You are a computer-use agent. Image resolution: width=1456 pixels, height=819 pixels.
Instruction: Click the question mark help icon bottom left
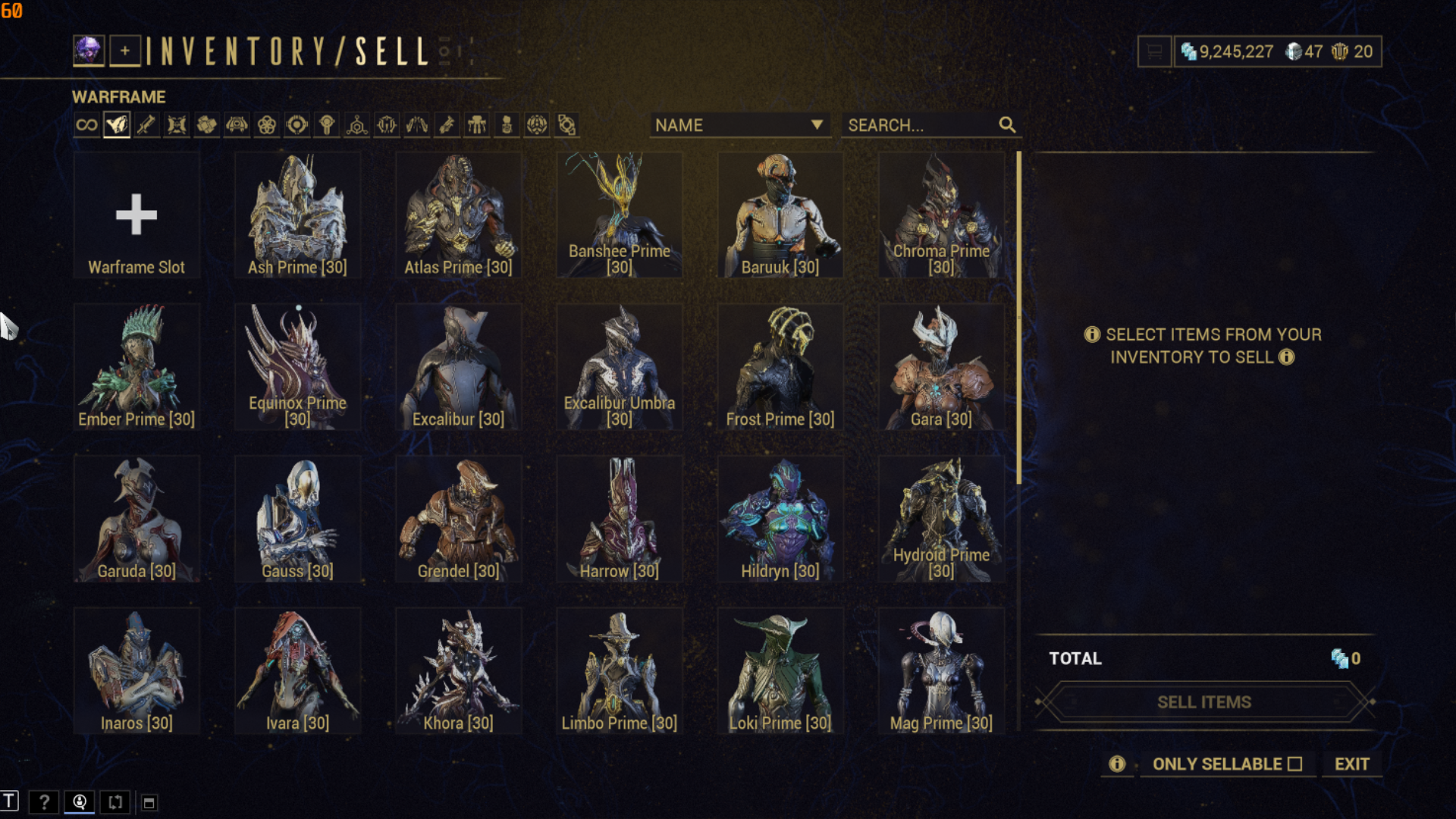click(45, 802)
